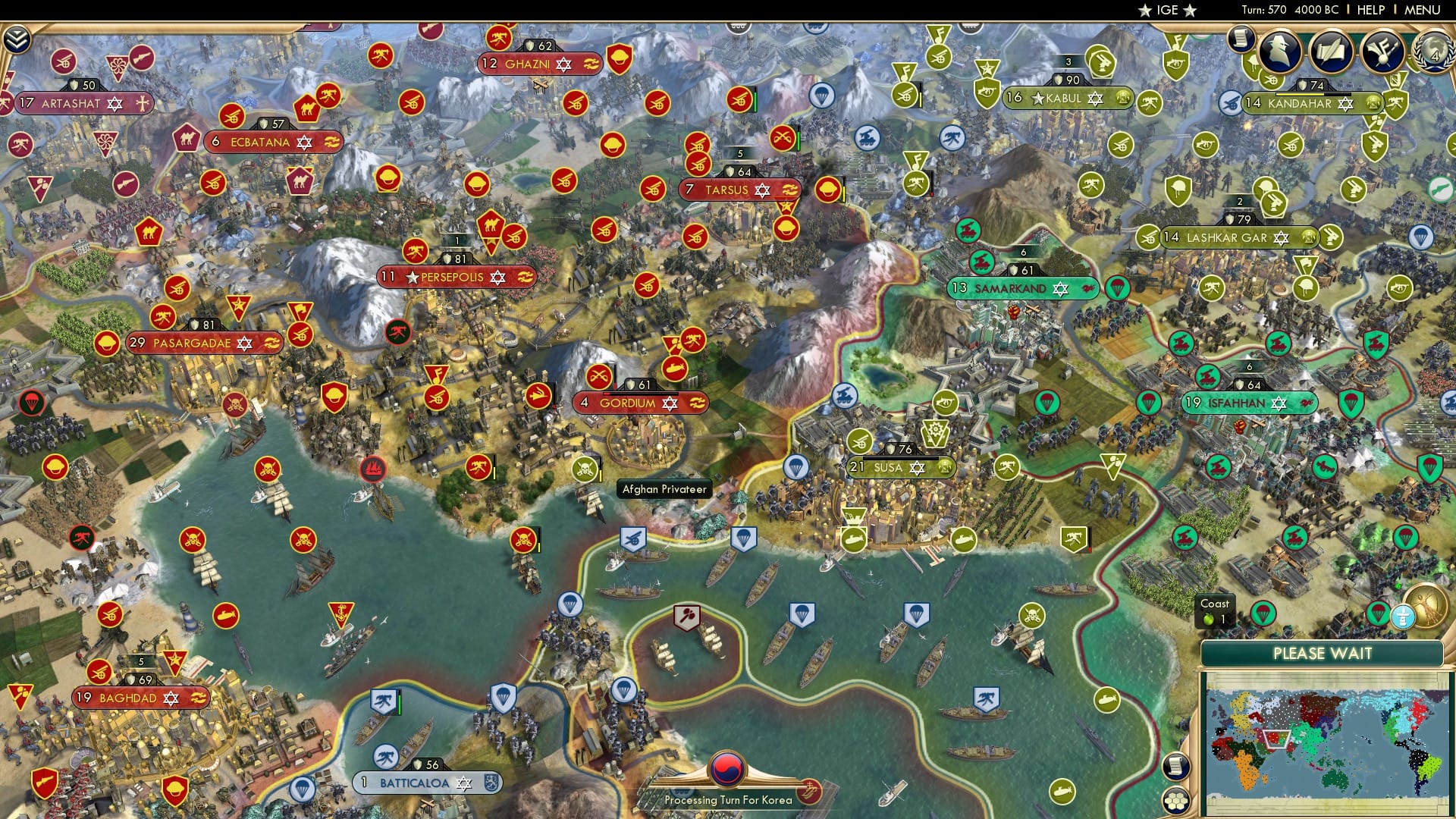Click the notifications scroll icon near top right
Viewport: 1456px width, 819px height.
click(1241, 42)
